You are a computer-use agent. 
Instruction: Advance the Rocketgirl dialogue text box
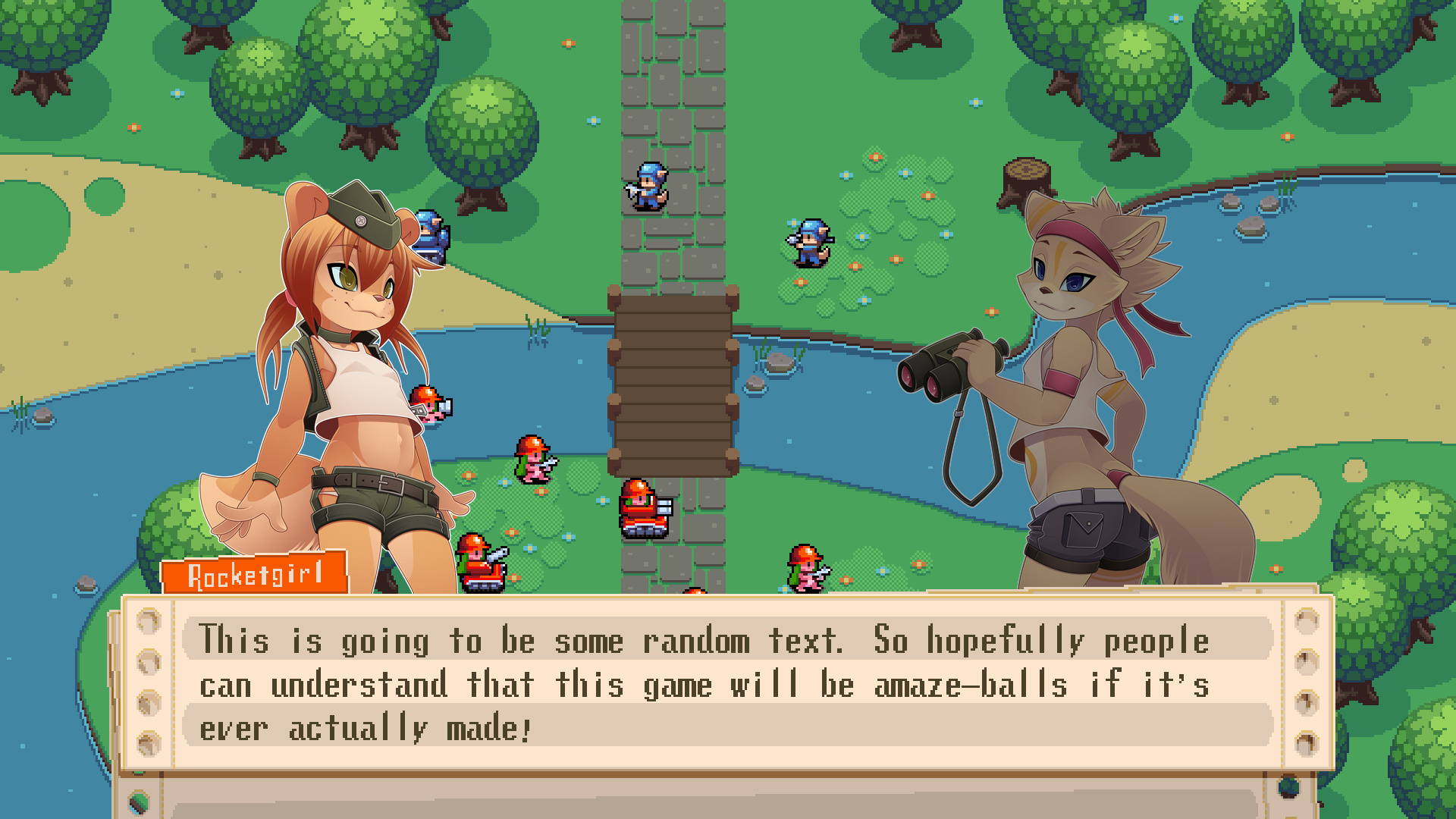726,682
